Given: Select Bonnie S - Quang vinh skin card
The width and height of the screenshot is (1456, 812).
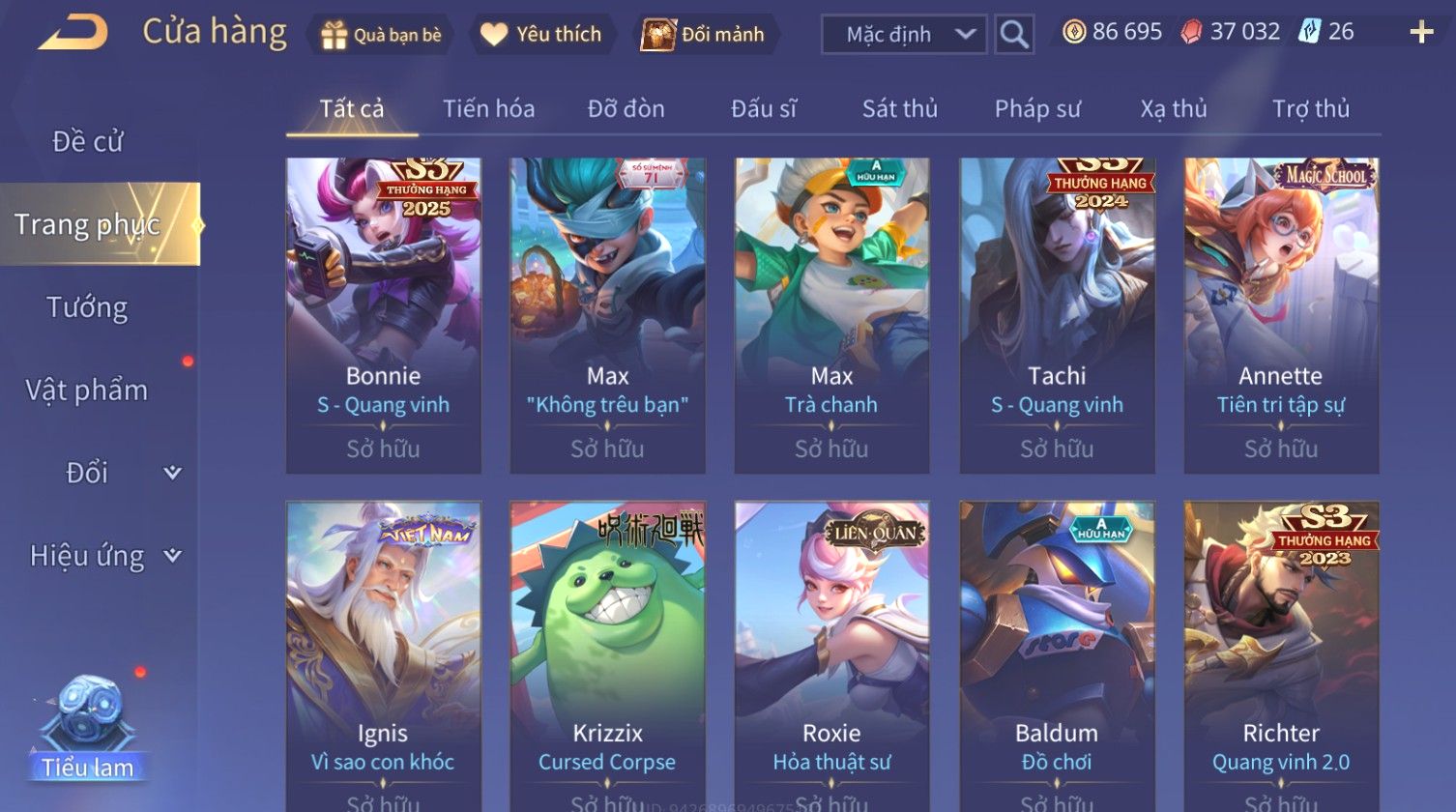Looking at the screenshot, I should [383, 315].
